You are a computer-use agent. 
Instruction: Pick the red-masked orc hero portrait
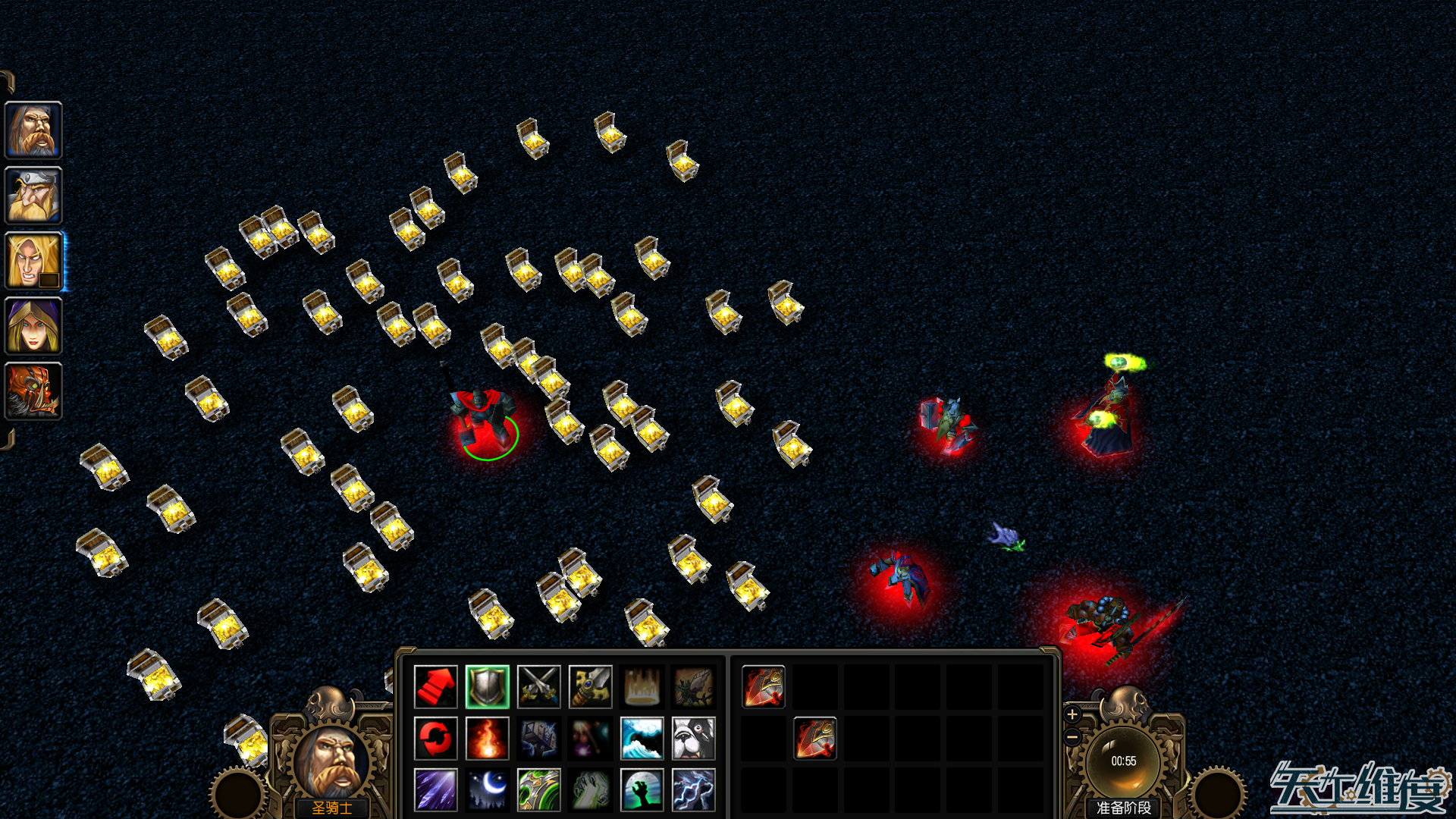click(33, 391)
